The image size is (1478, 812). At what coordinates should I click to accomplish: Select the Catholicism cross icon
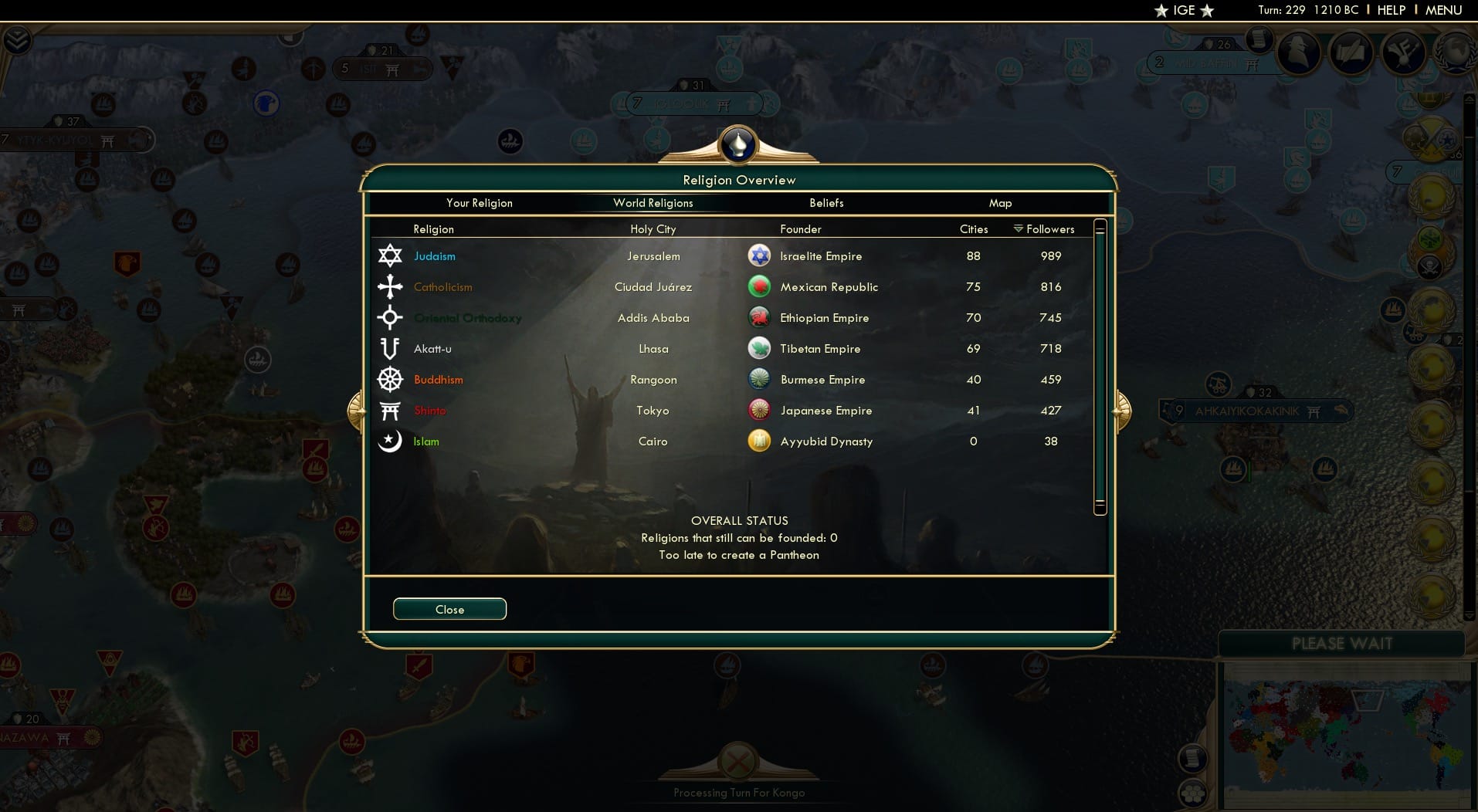391,286
